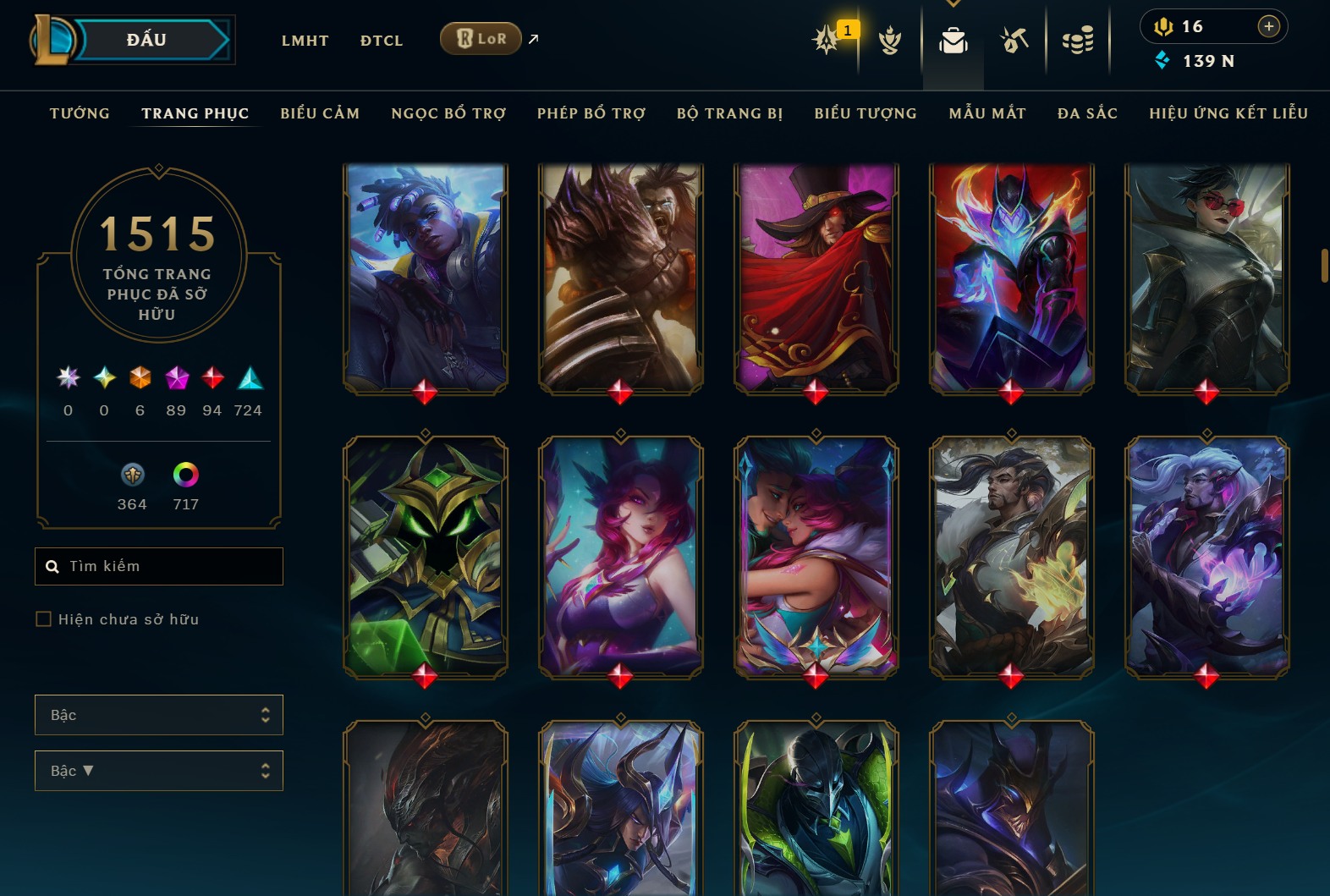Open the loot forge icon
The width and height of the screenshot is (1330, 896).
[1014, 41]
